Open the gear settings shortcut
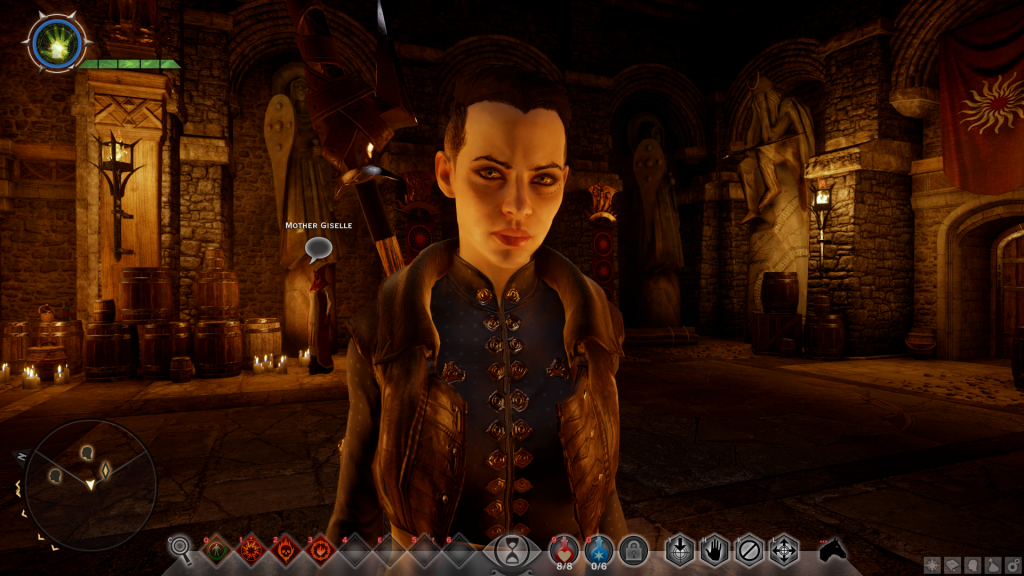1024x576 pixels. pos(1010,565)
